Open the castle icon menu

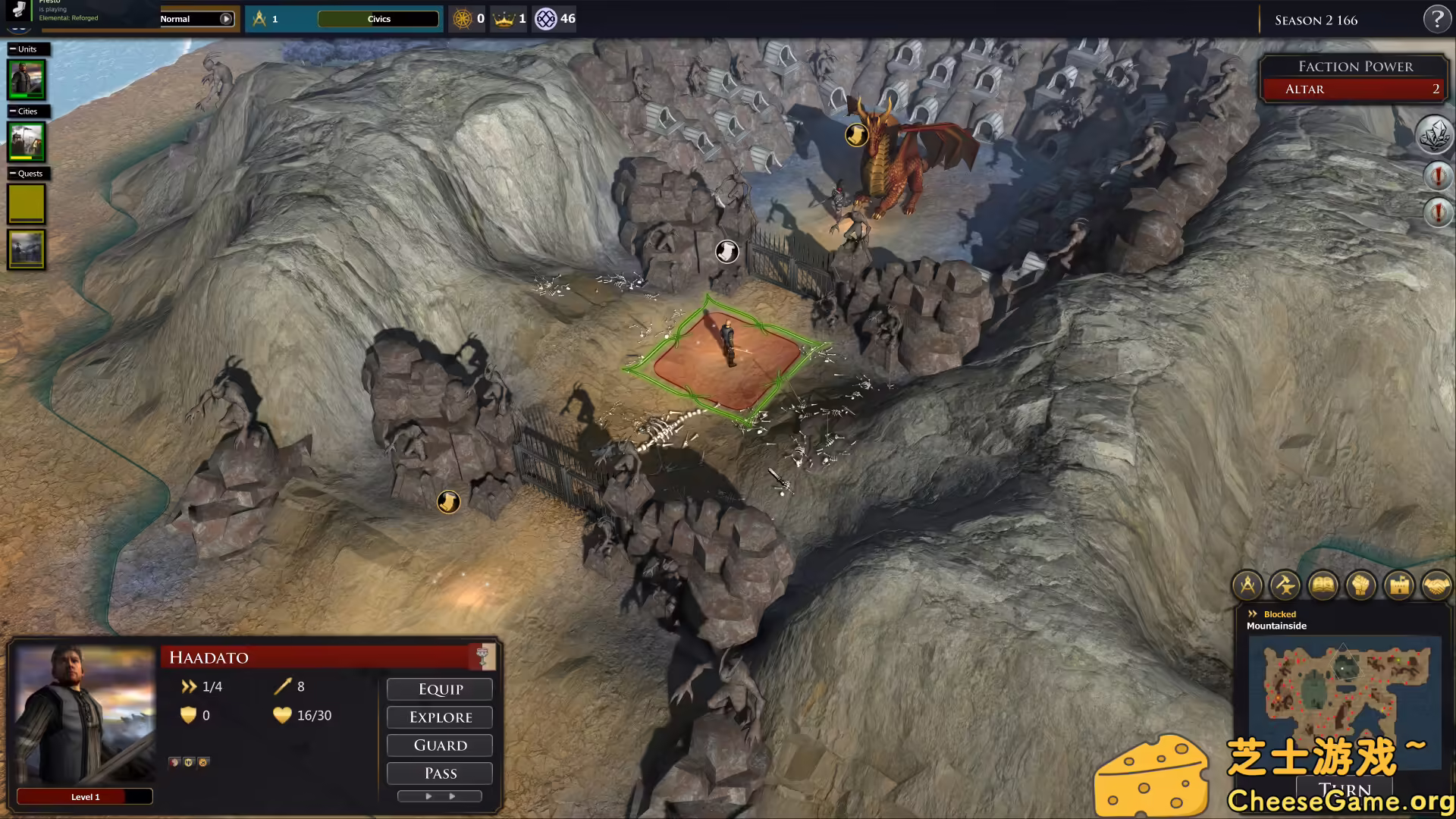(x=1399, y=585)
